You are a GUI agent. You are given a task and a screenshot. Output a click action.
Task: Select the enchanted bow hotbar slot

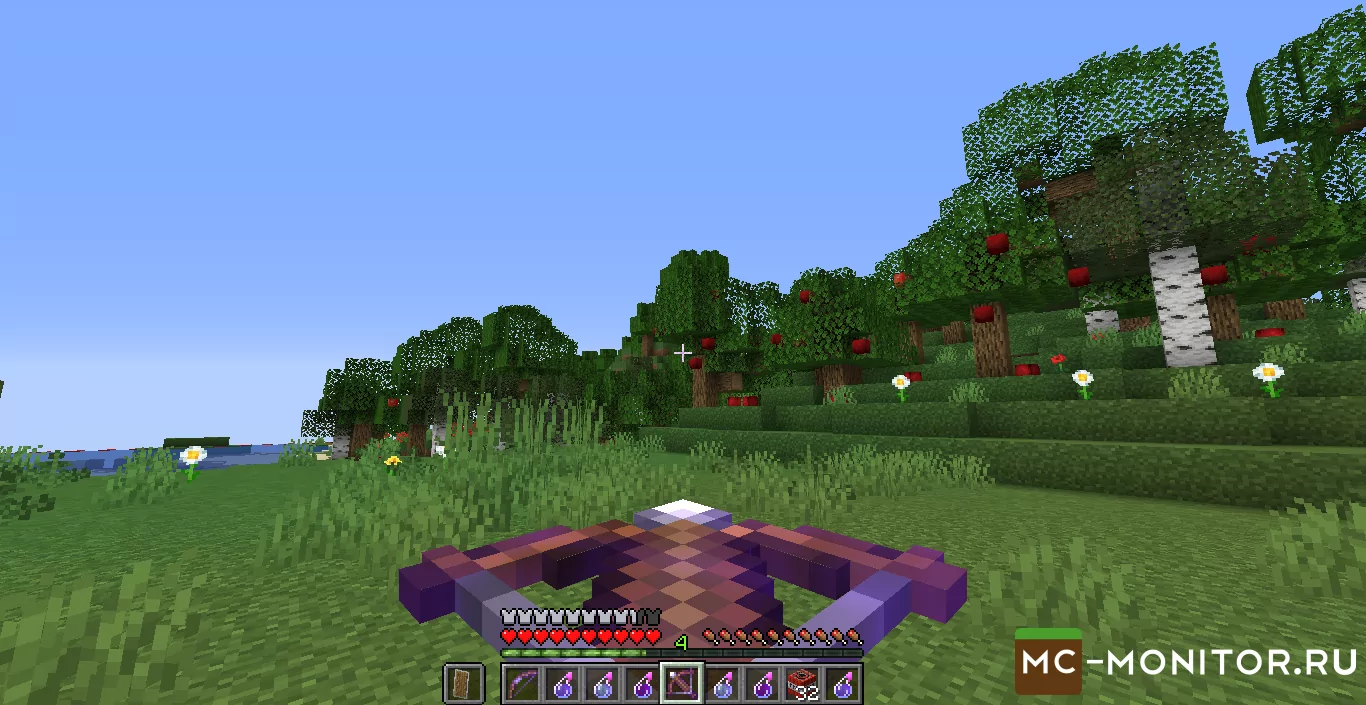pos(522,684)
